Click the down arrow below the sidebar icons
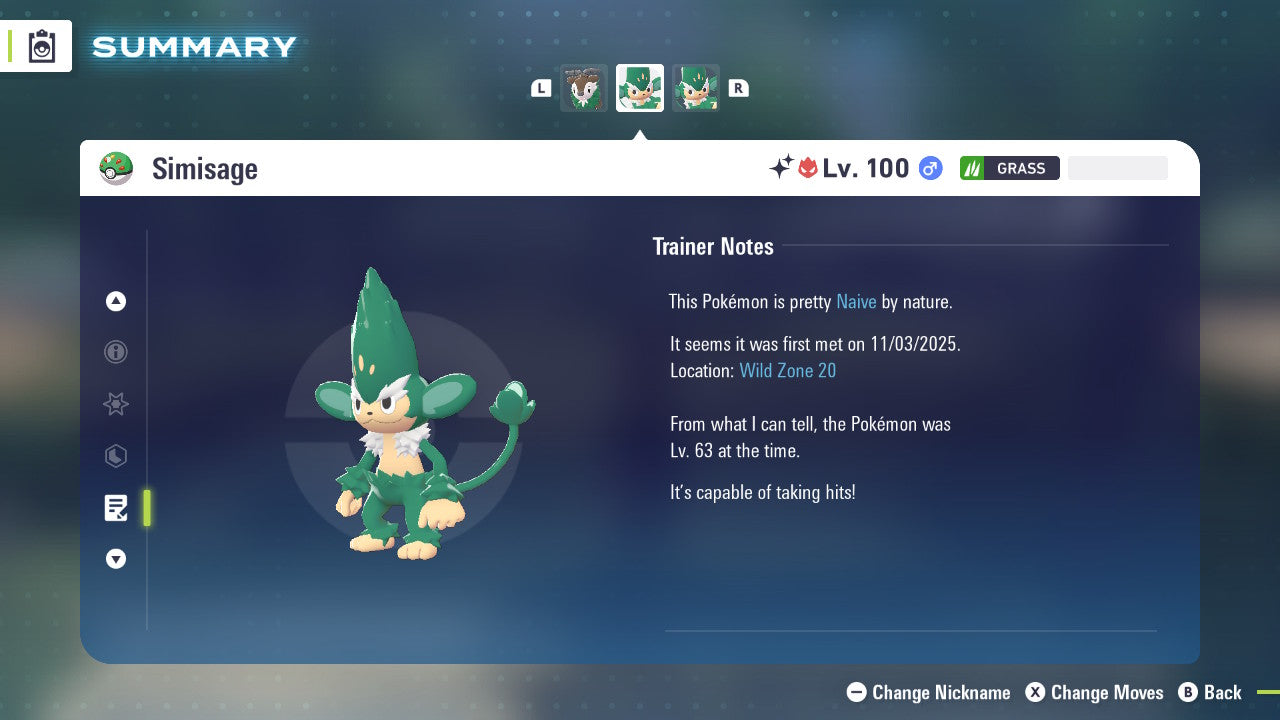This screenshot has width=1280, height=720. (x=115, y=559)
